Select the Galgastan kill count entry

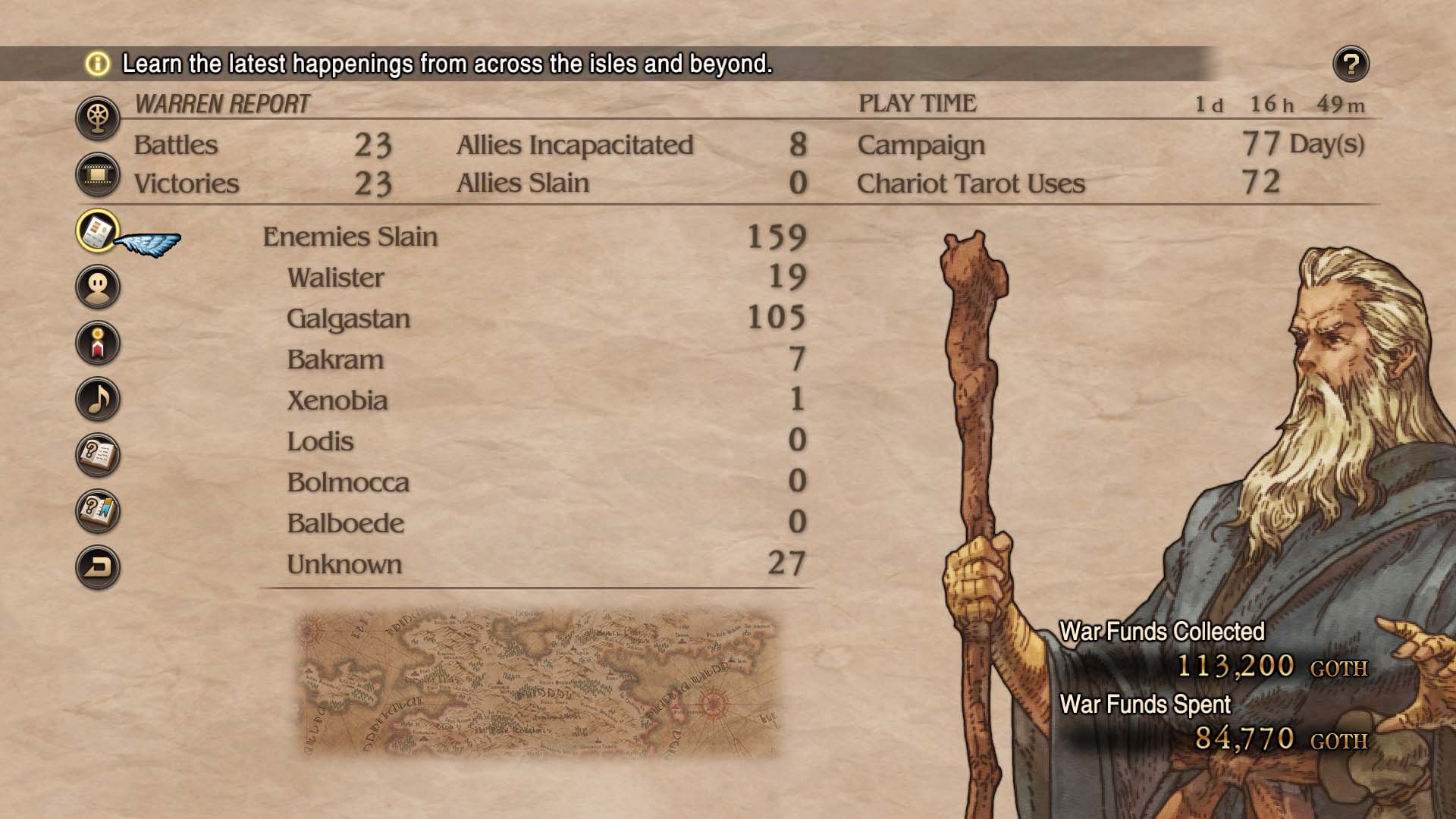click(350, 319)
